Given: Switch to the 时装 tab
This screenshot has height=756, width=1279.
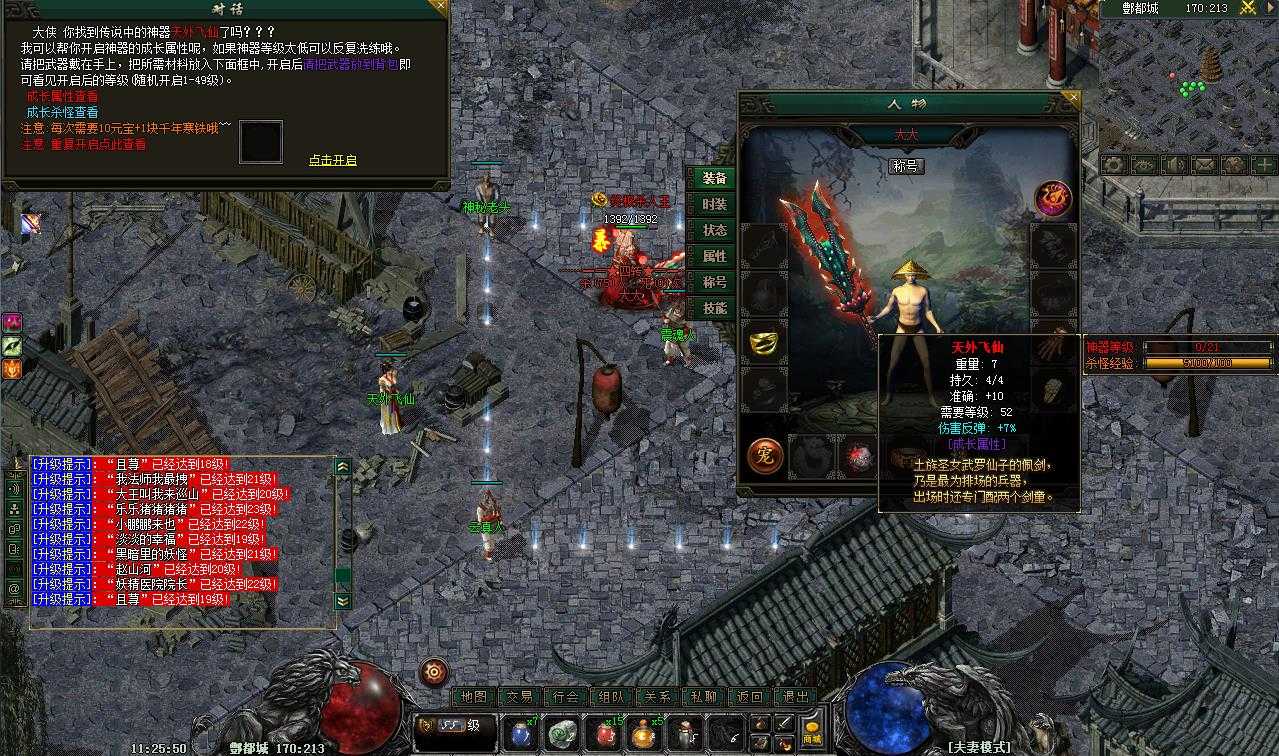Looking at the screenshot, I should (714, 204).
